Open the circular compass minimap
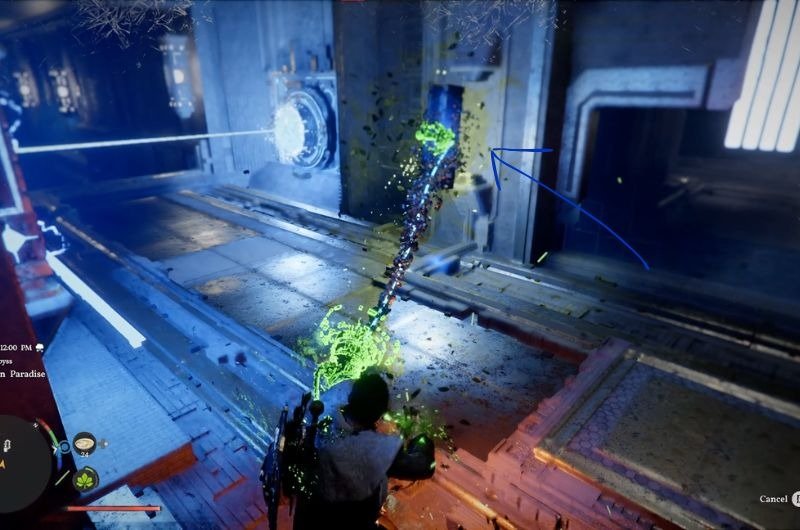The height and width of the screenshot is (530, 800). pyautogui.click(x=22, y=463)
